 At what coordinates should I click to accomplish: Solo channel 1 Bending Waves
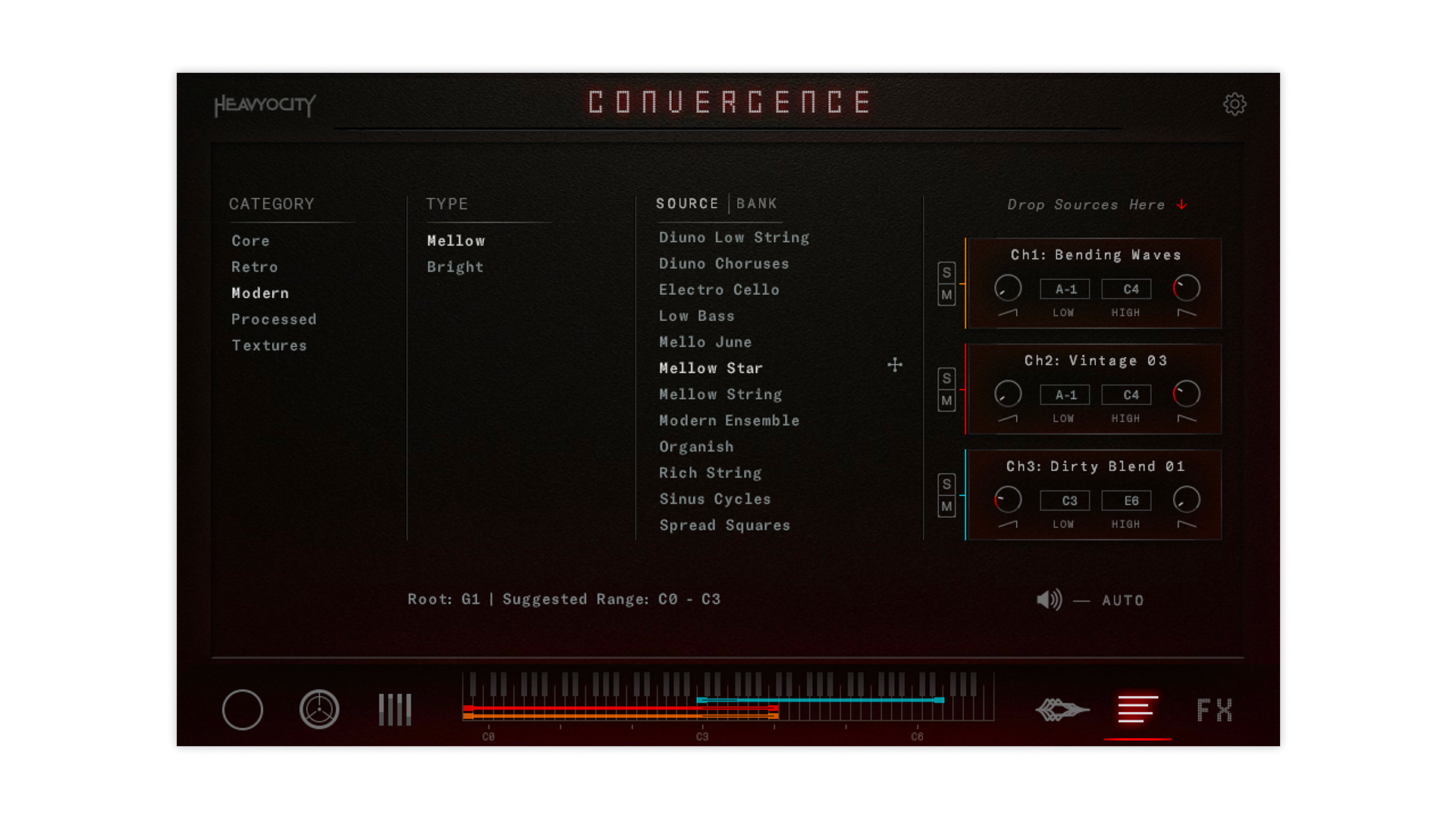[x=946, y=271]
